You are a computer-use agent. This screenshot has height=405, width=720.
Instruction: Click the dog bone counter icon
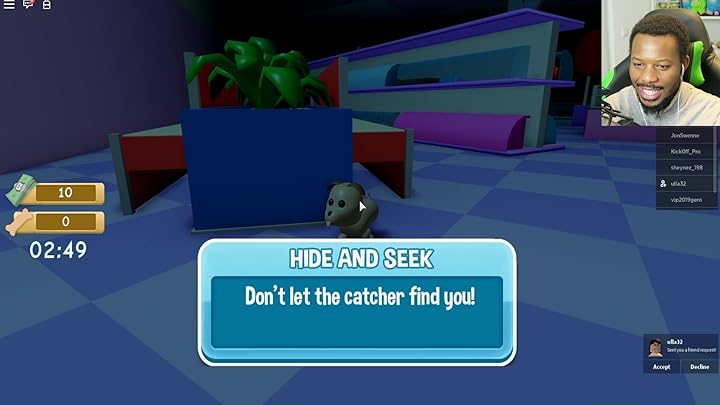(x=20, y=222)
